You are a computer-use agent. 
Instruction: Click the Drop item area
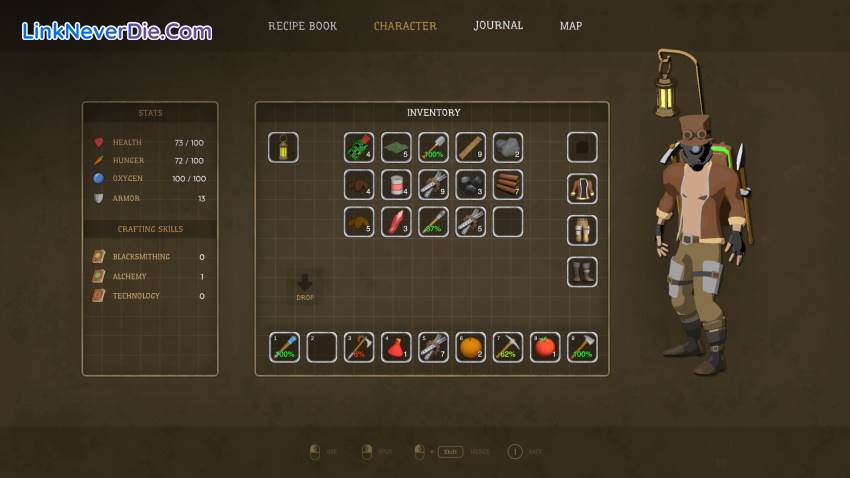point(305,287)
